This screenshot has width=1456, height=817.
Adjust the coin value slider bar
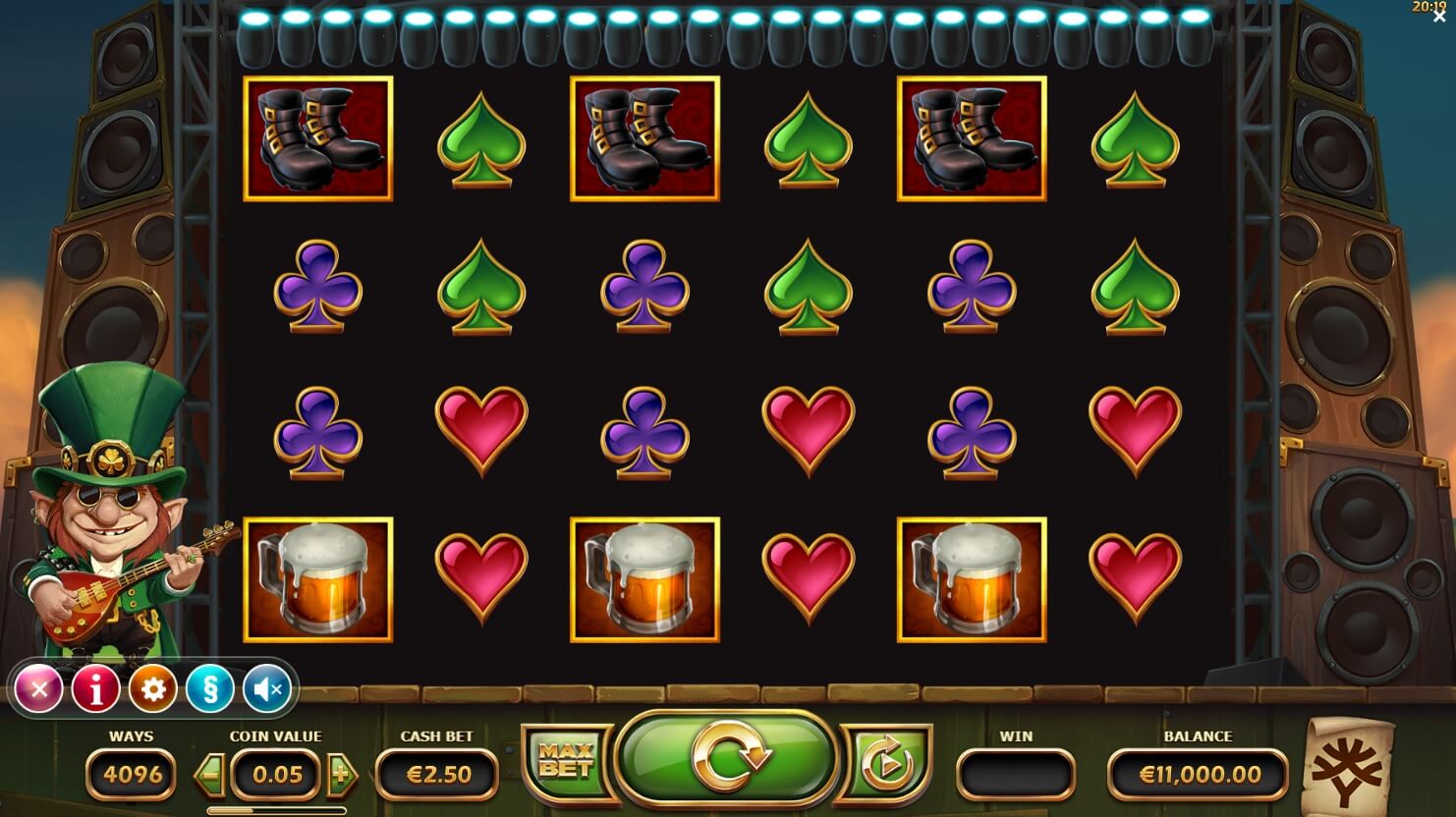click(x=276, y=811)
